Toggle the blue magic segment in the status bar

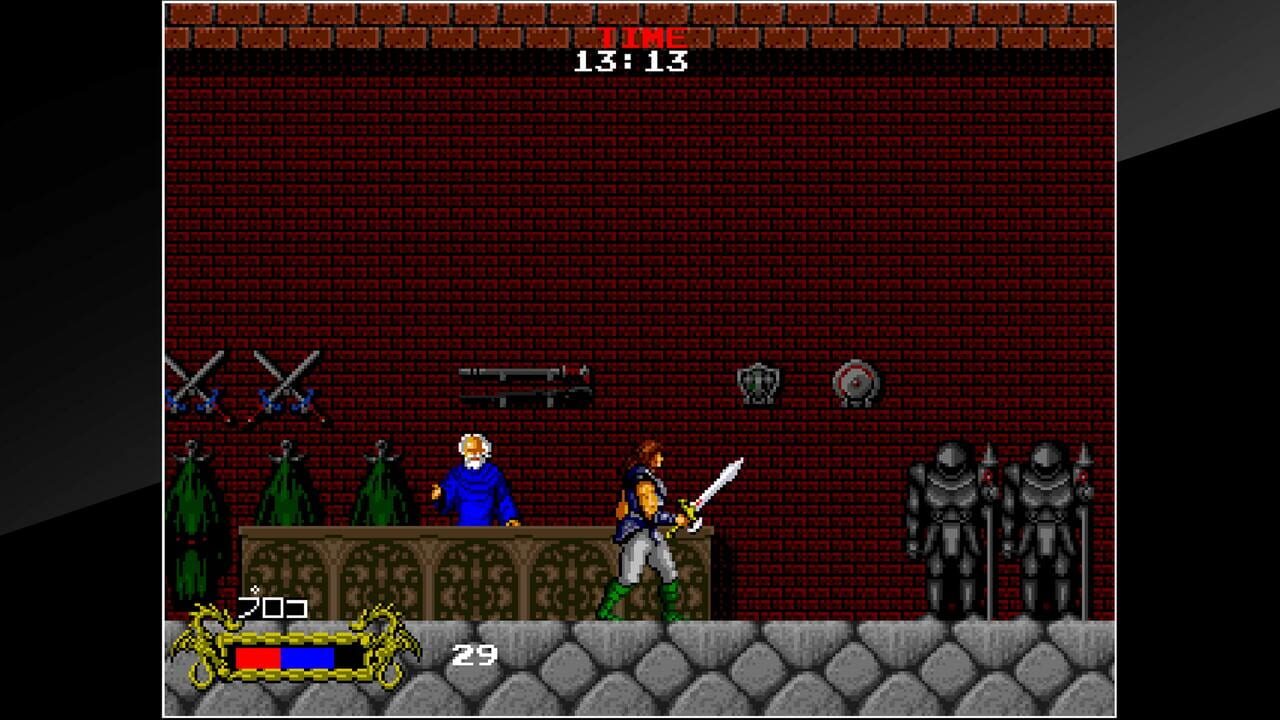pyautogui.click(x=308, y=655)
